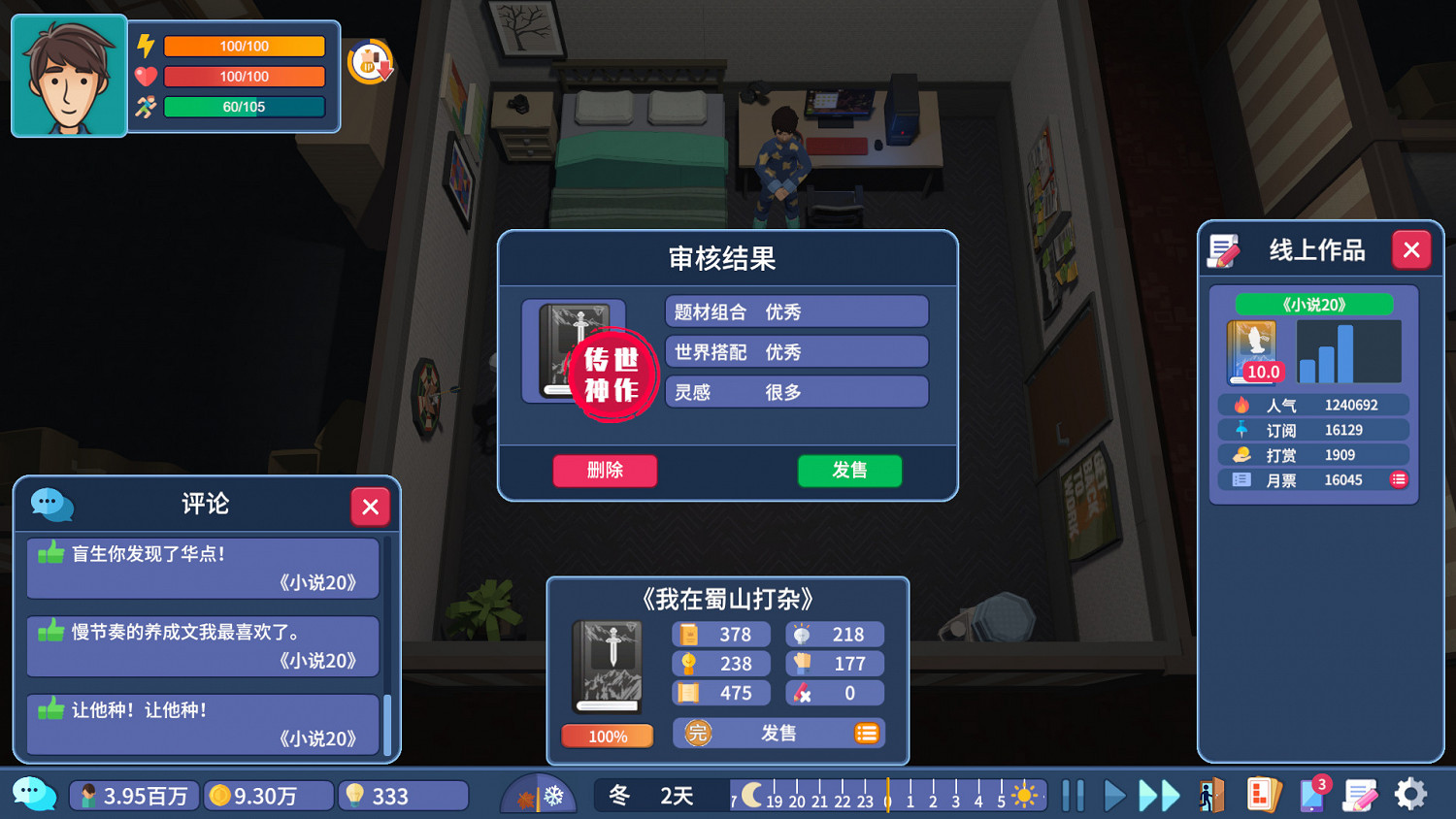This screenshot has width=1456, height=819.
Task: Select the 《小说20》 green title banner
Action: pos(1312,304)
